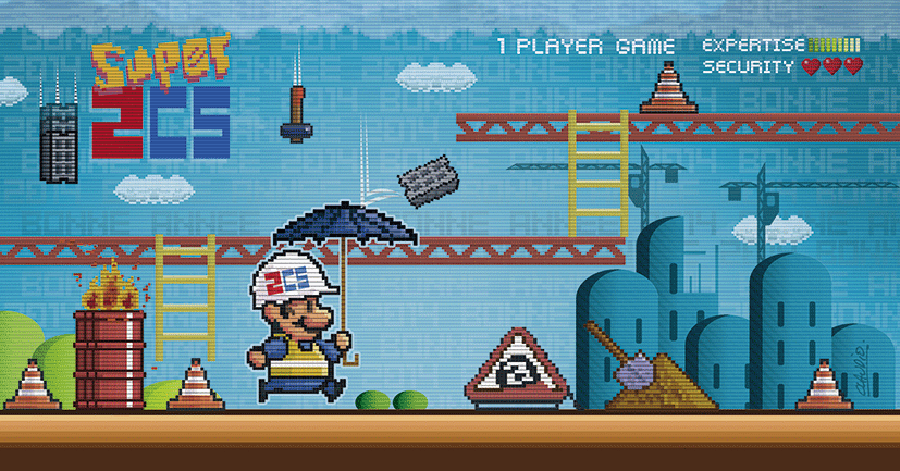Select the 1 Player Game option
The width and height of the screenshot is (900, 471).
(586, 47)
